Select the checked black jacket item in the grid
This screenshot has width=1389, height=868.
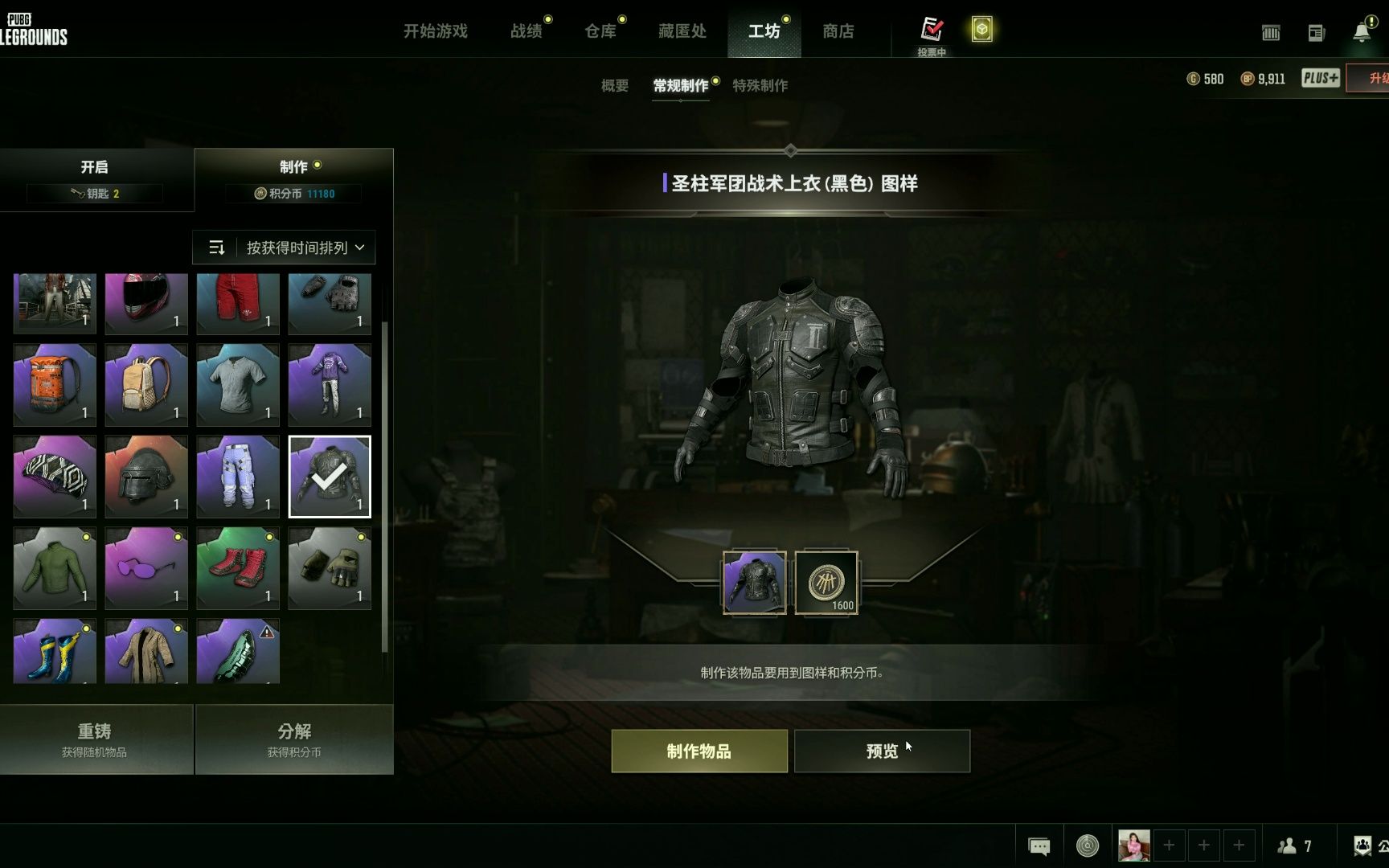tap(329, 476)
